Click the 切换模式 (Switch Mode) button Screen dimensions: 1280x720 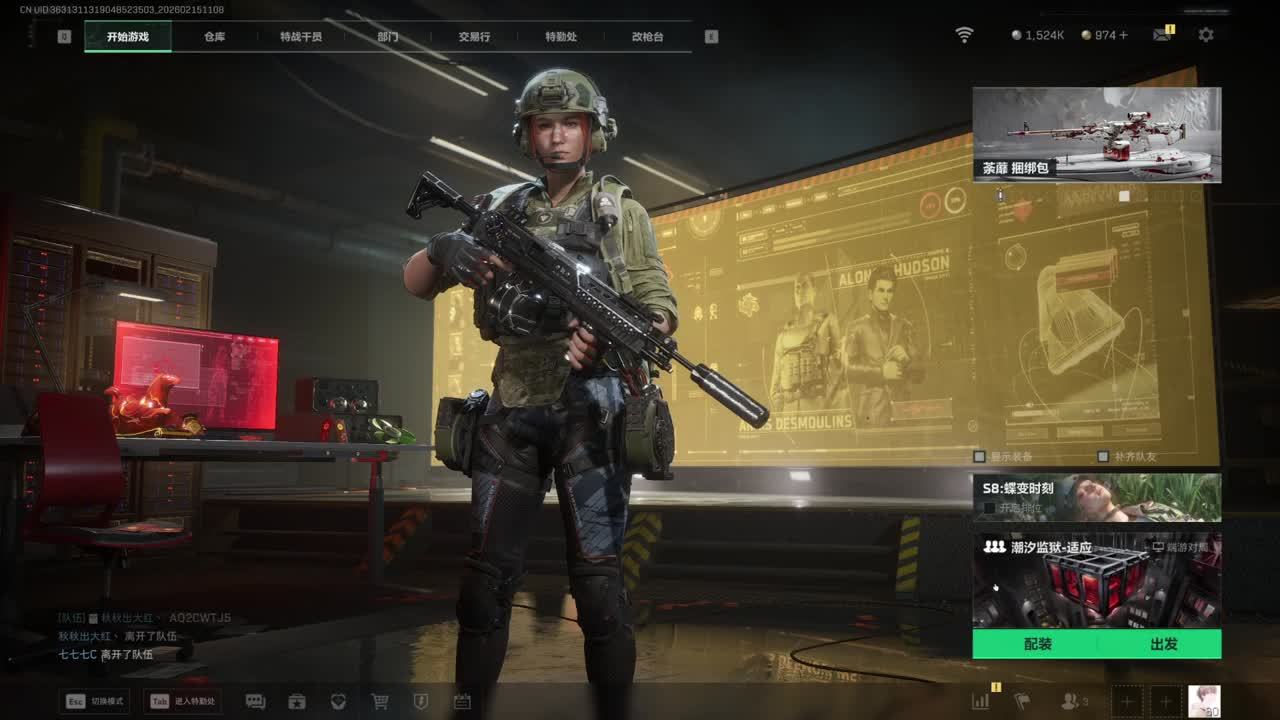pos(95,702)
